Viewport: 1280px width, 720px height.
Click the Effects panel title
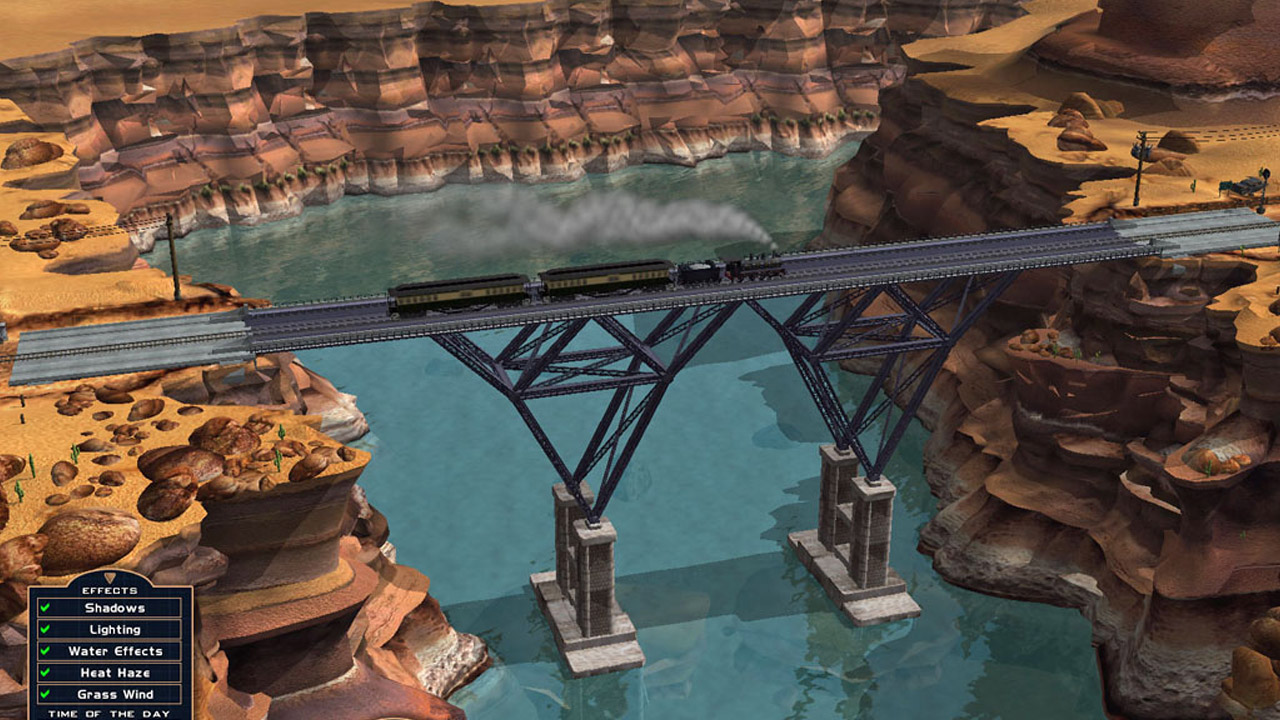pyautogui.click(x=110, y=590)
